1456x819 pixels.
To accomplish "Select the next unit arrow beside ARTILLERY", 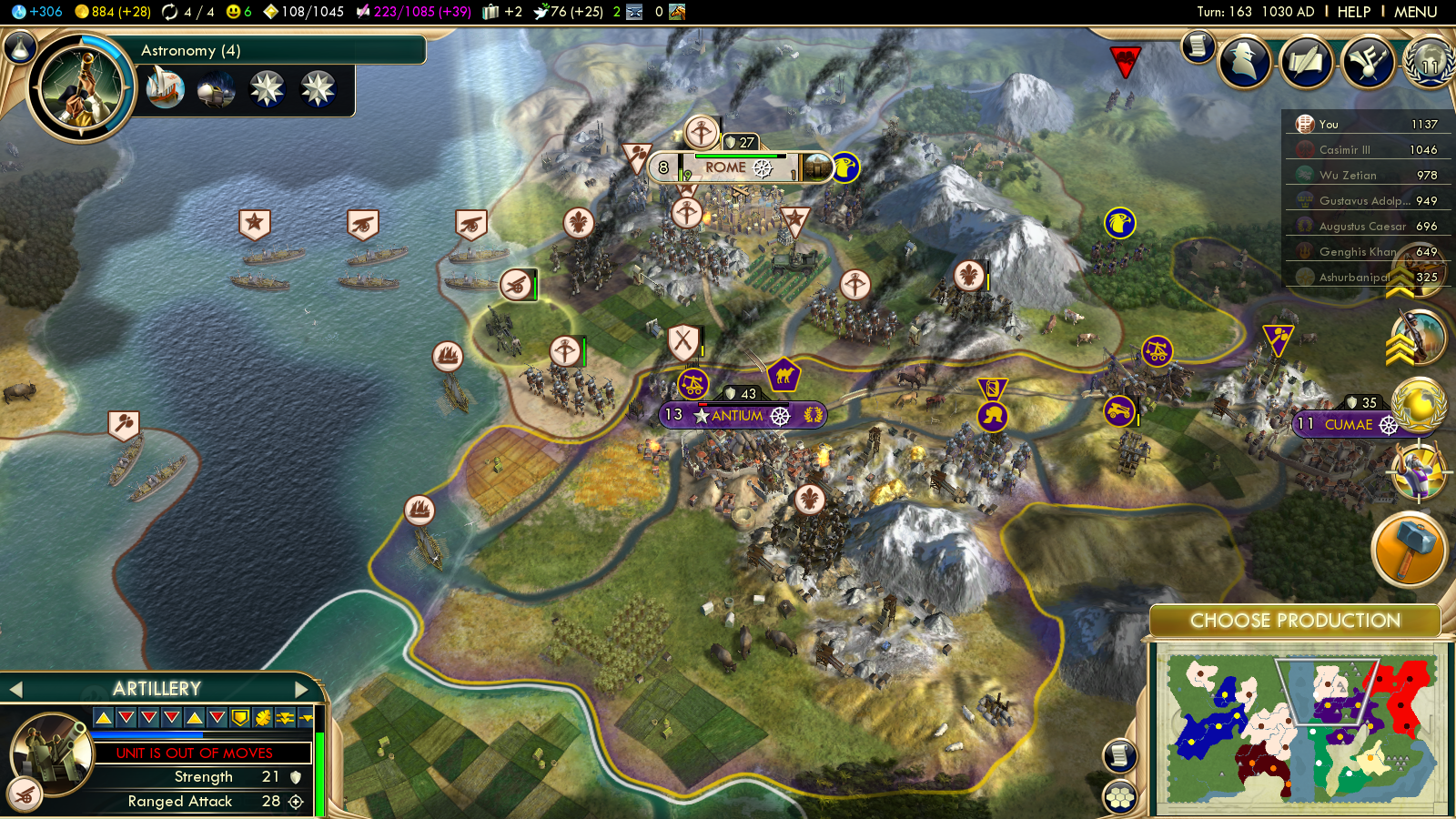I will pos(301,689).
